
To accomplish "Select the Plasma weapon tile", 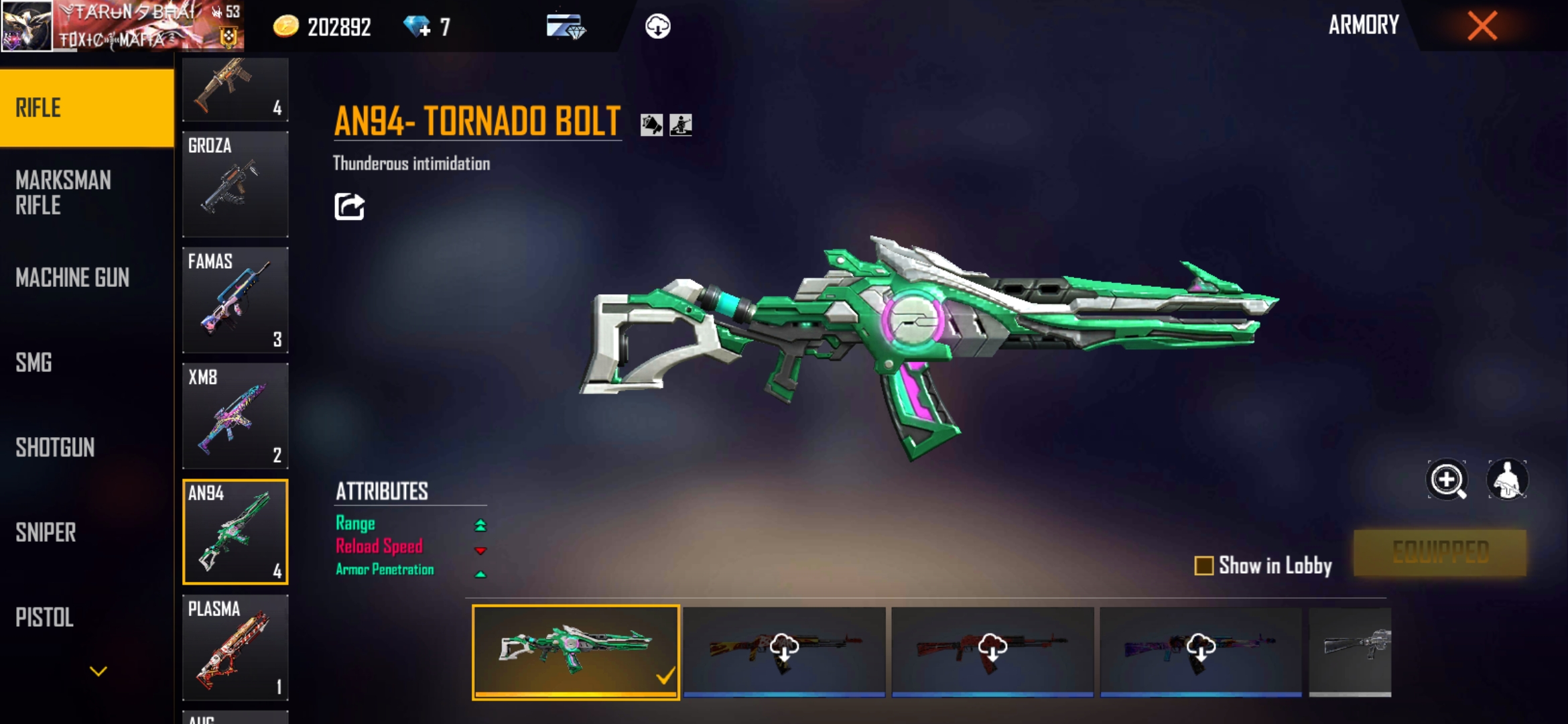I will pyautogui.click(x=235, y=647).
